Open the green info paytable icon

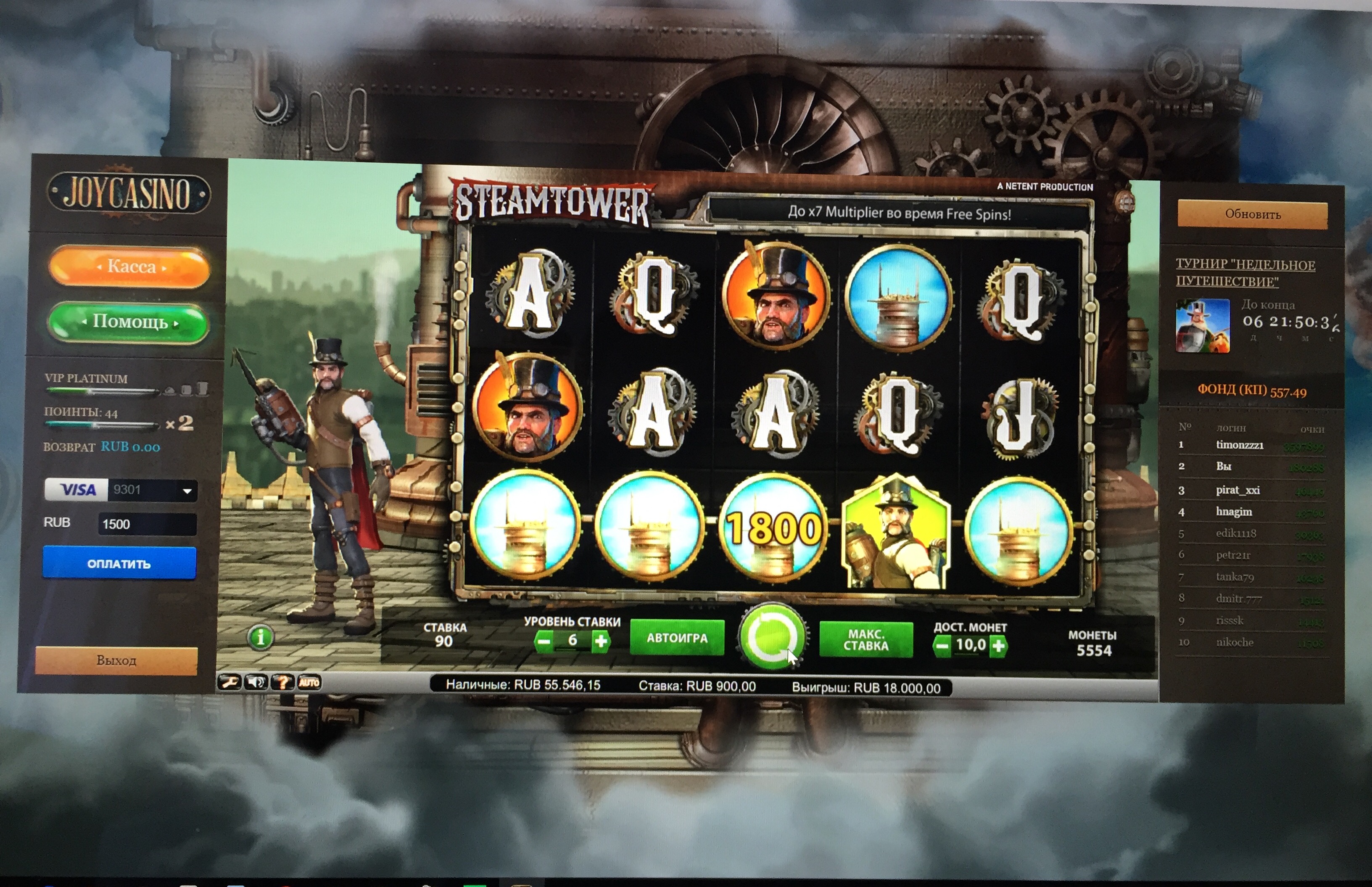(x=261, y=638)
